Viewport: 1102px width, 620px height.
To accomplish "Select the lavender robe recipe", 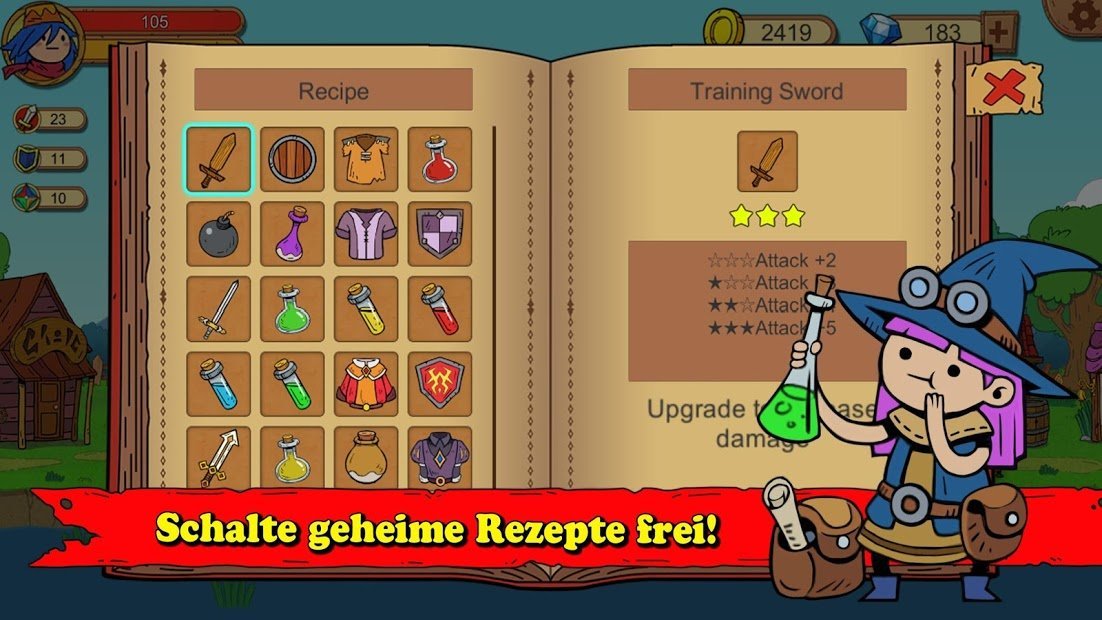I will [x=366, y=234].
